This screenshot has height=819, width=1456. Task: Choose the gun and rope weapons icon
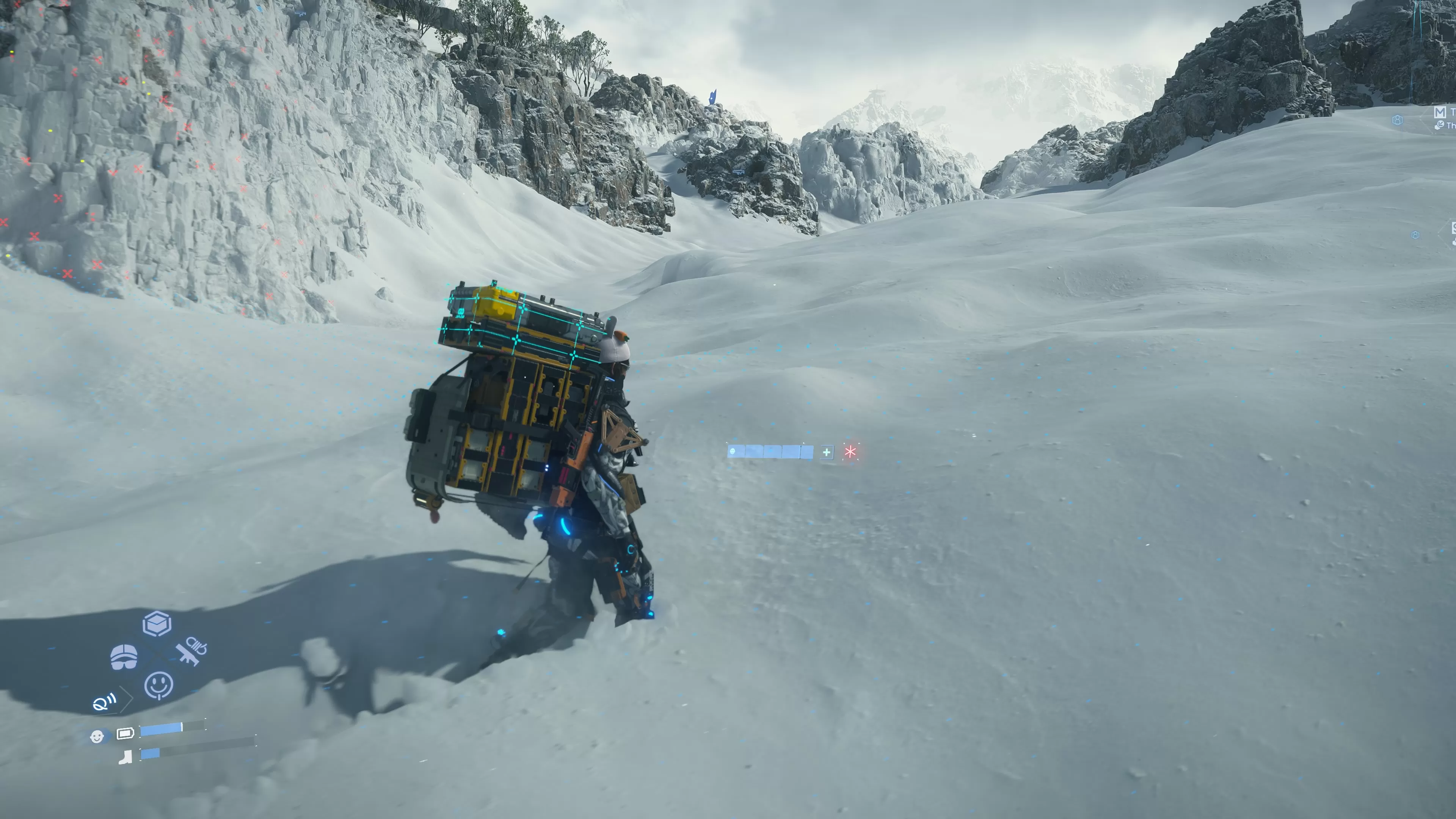[x=191, y=651]
